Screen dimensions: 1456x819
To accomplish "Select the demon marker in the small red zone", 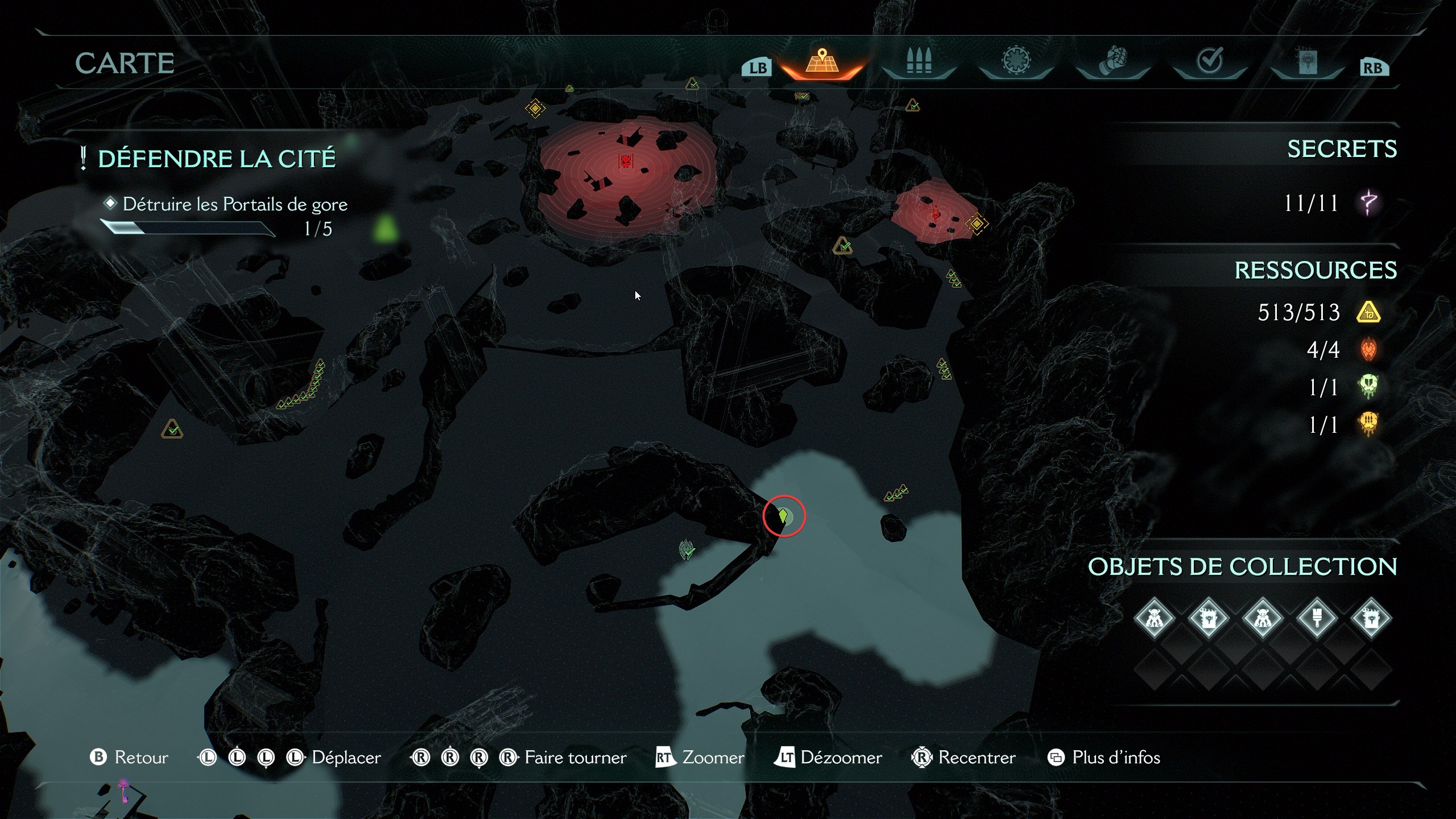I will (x=936, y=213).
